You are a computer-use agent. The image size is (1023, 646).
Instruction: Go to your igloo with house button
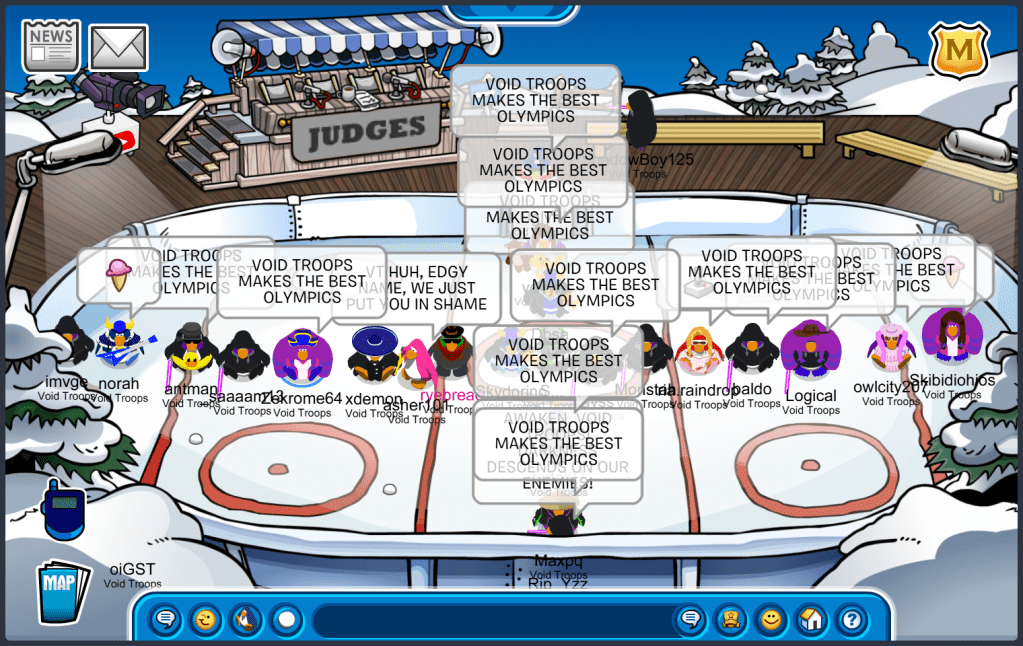[811, 620]
